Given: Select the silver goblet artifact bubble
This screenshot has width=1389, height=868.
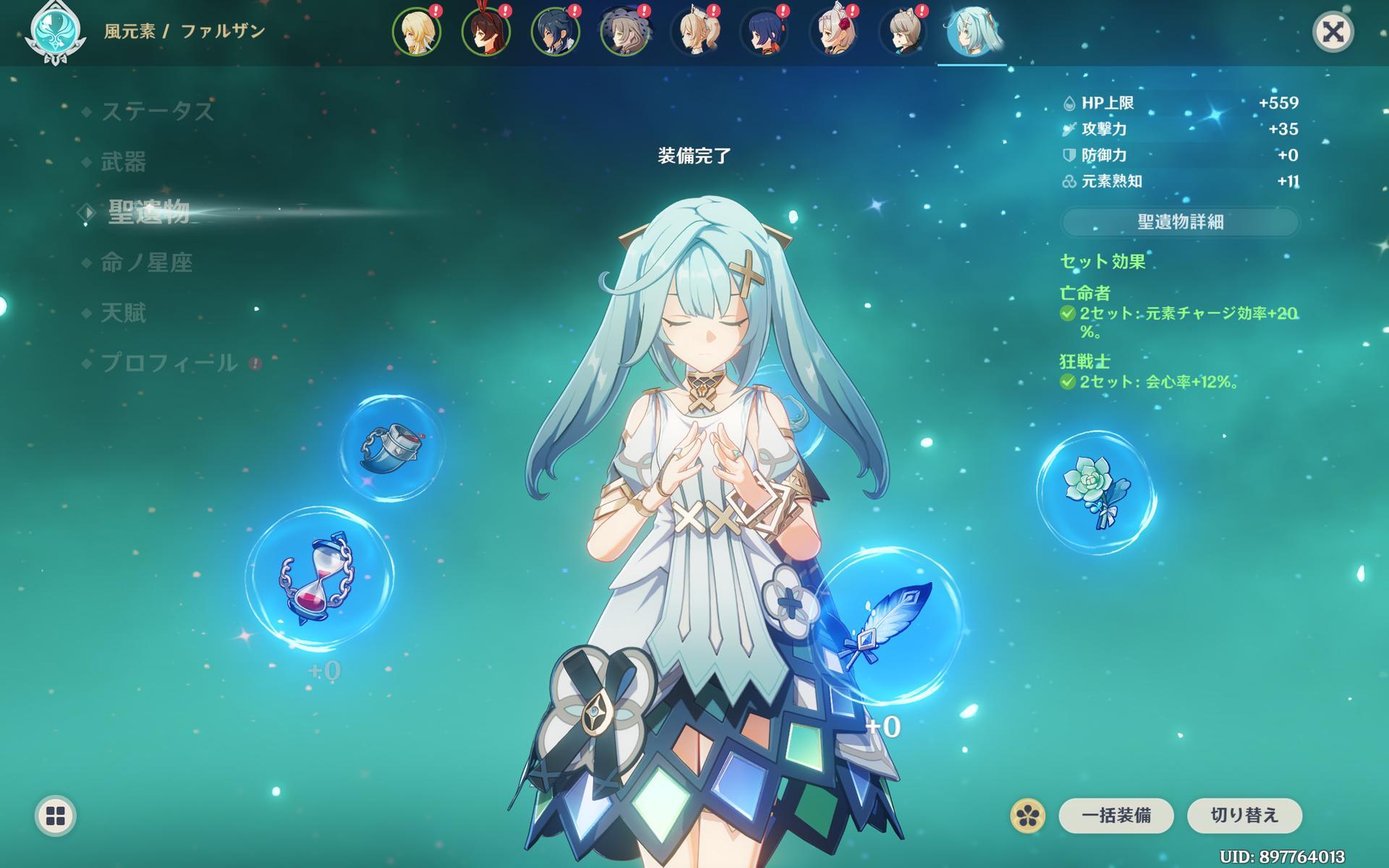Looking at the screenshot, I should 391,447.
